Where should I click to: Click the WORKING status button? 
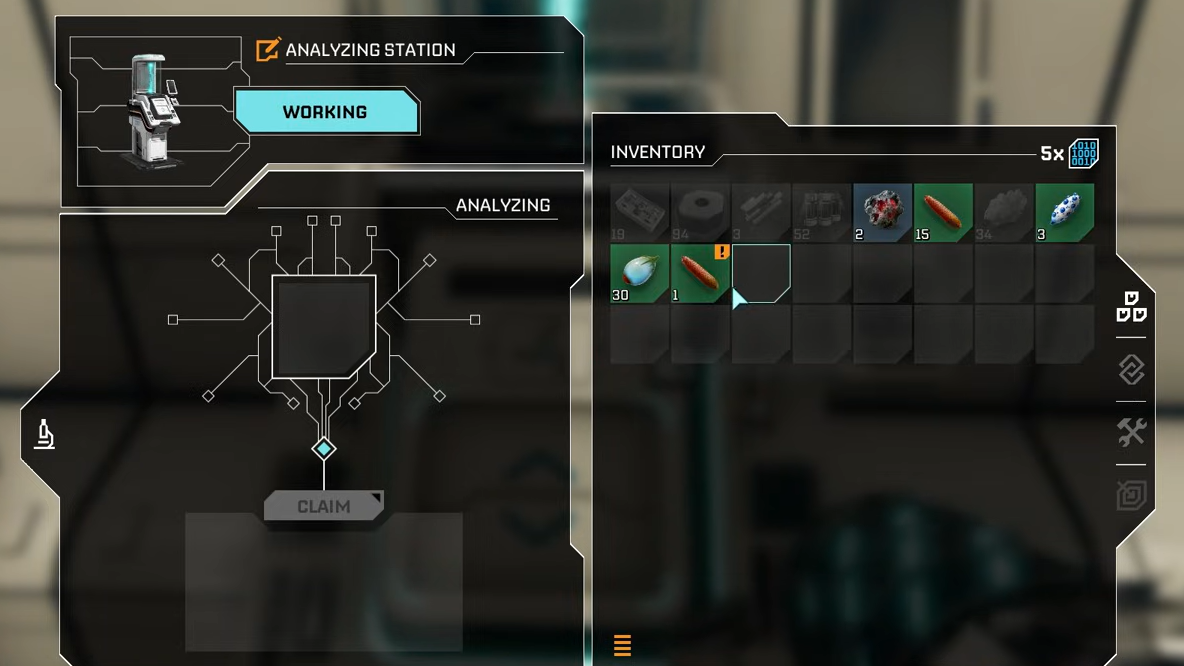coord(325,112)
